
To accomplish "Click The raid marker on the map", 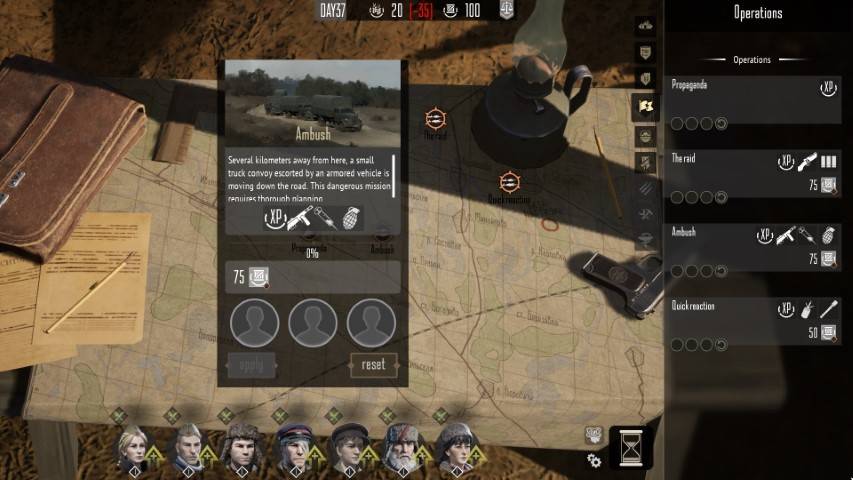I will click(435, 120).
